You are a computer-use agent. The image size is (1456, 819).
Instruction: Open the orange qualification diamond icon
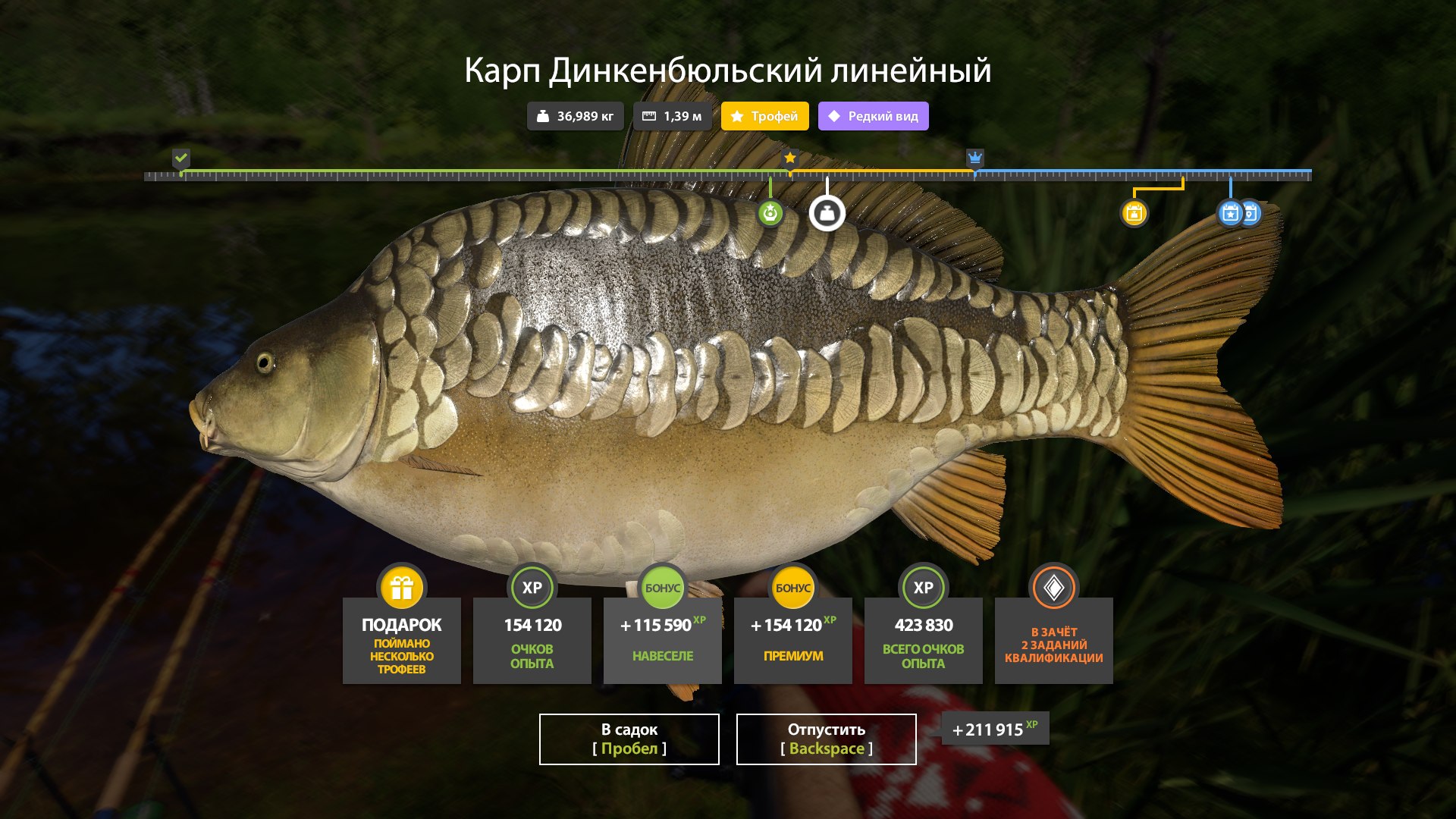1053,587
